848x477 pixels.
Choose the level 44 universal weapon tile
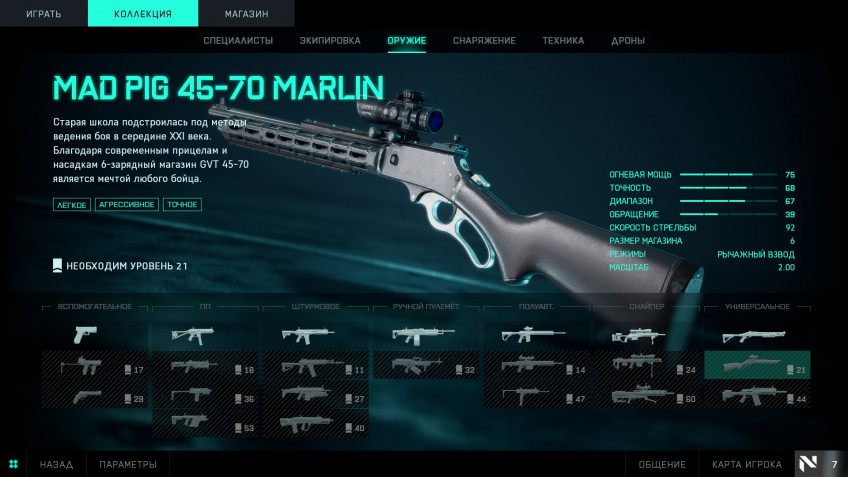(757, 395)
